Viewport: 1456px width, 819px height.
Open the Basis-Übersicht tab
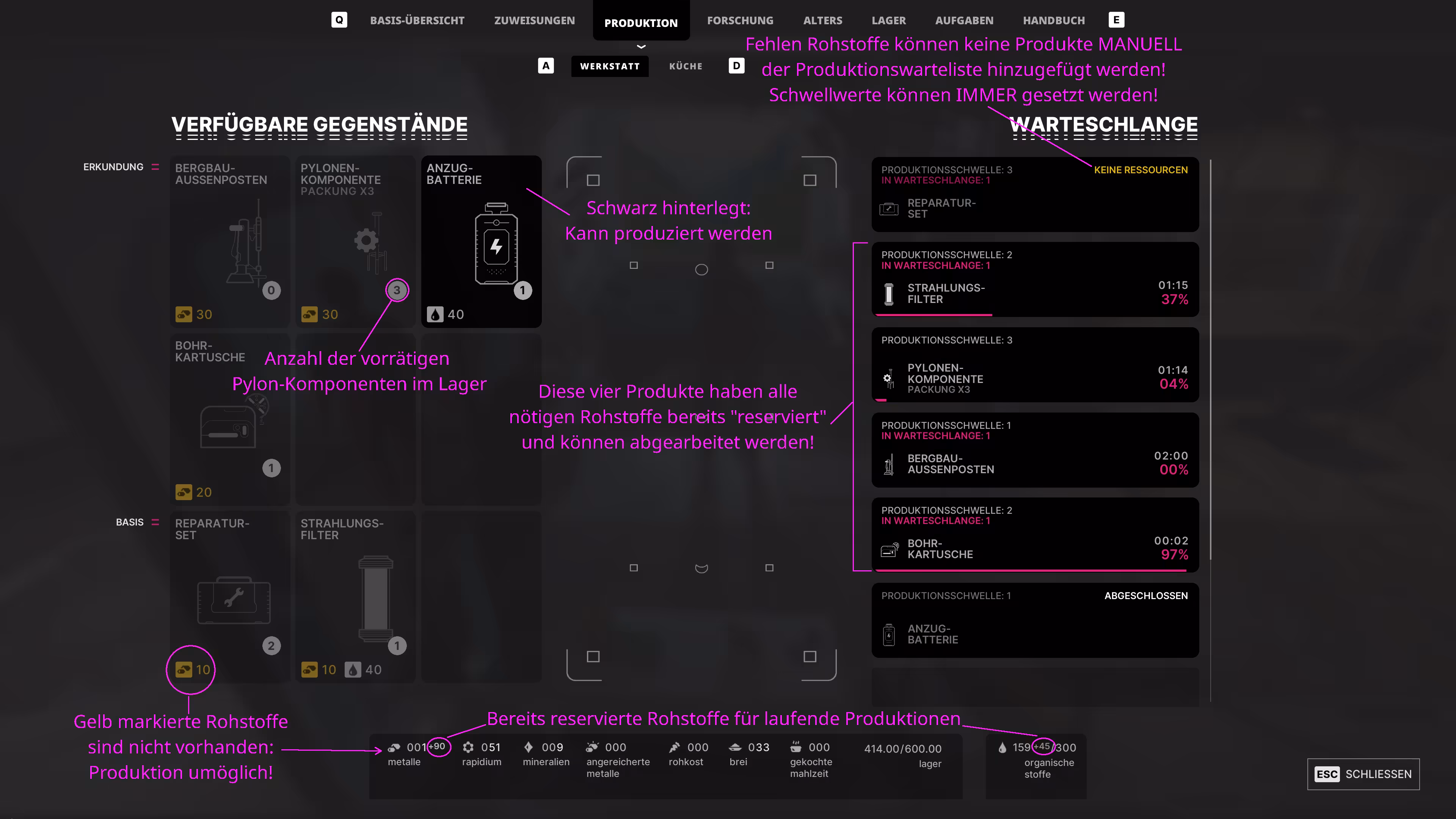pos(417,20)
